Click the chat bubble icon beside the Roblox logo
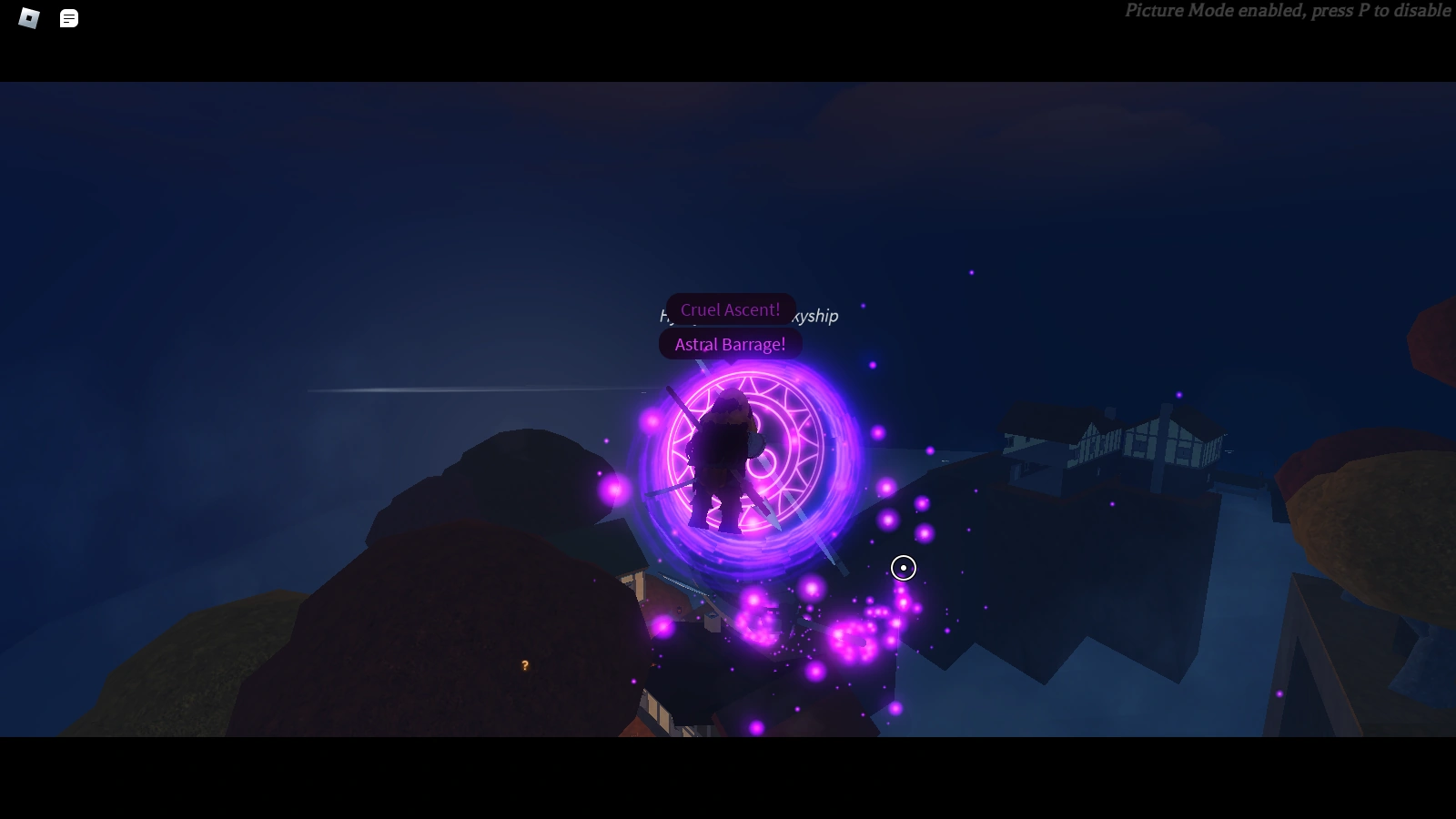This screenshot has height=819, width=1456. [67, 16]
